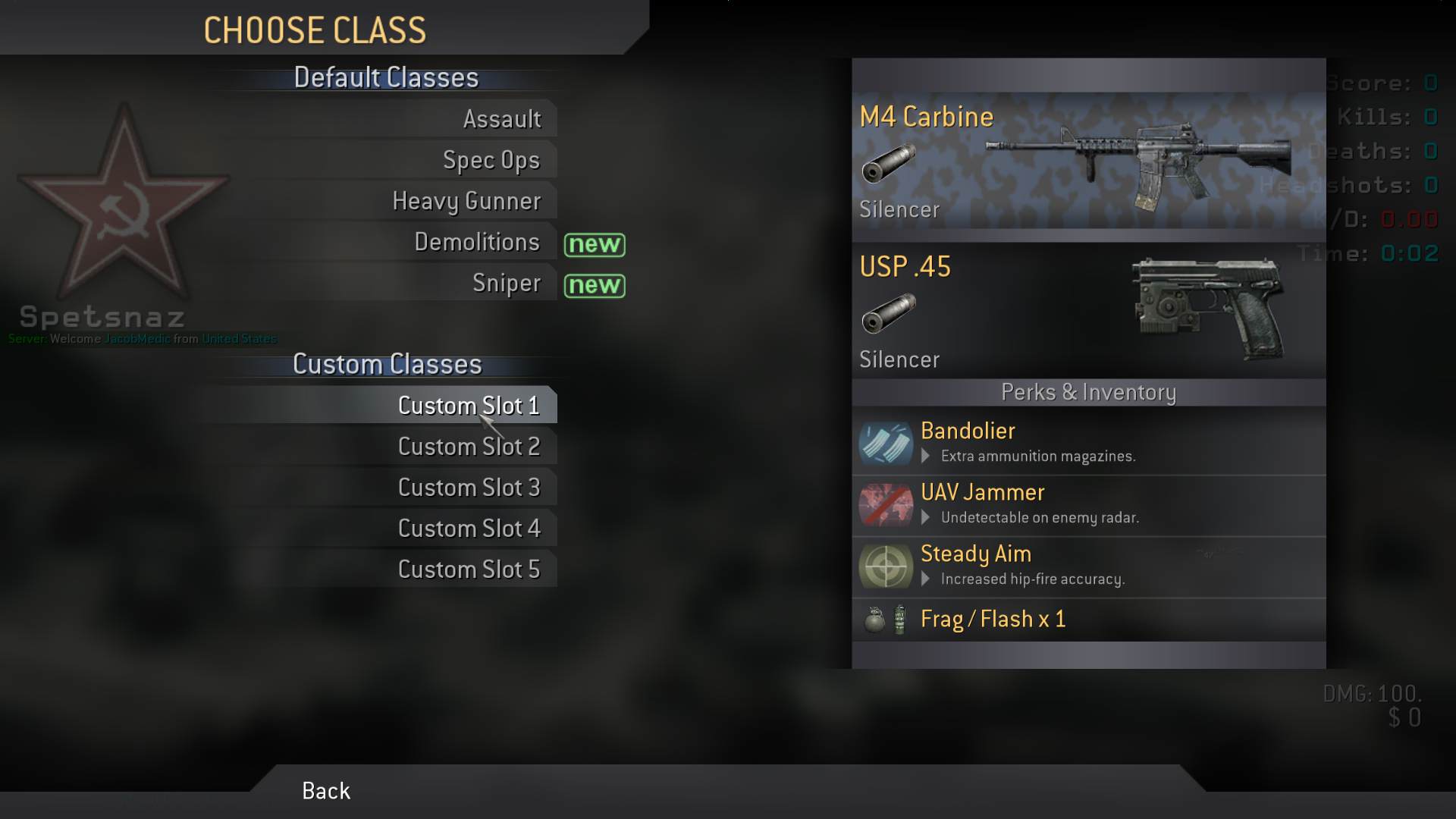
Task: Select the Assault default class
Action: pos(502,119)
